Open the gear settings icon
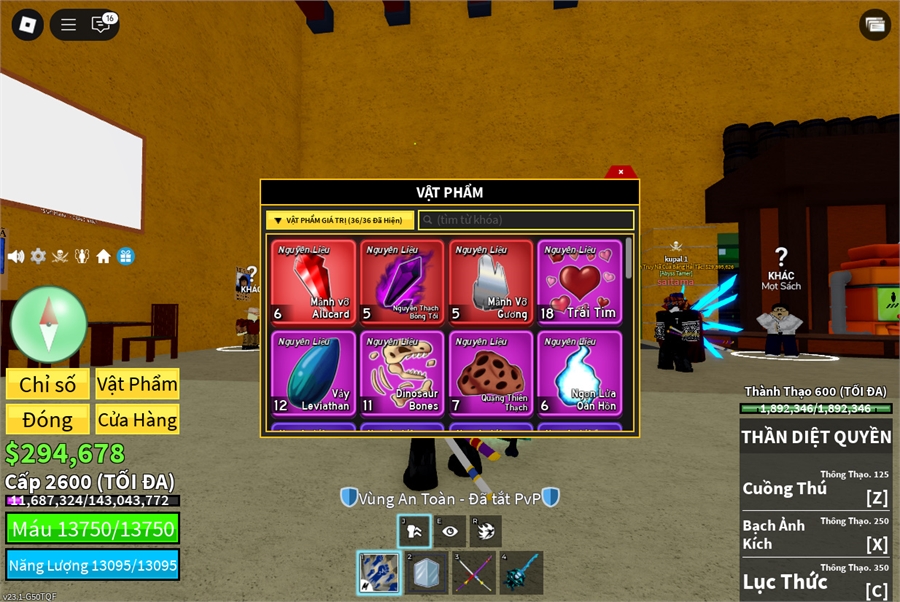This screenshot has height=602, width=900. [38, 256]
